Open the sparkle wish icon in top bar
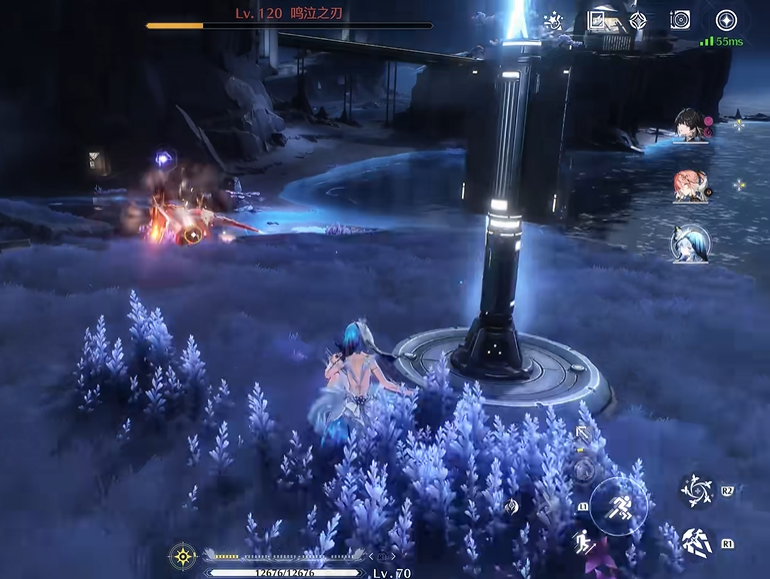The image size is (770, 579). coord(553,20)
